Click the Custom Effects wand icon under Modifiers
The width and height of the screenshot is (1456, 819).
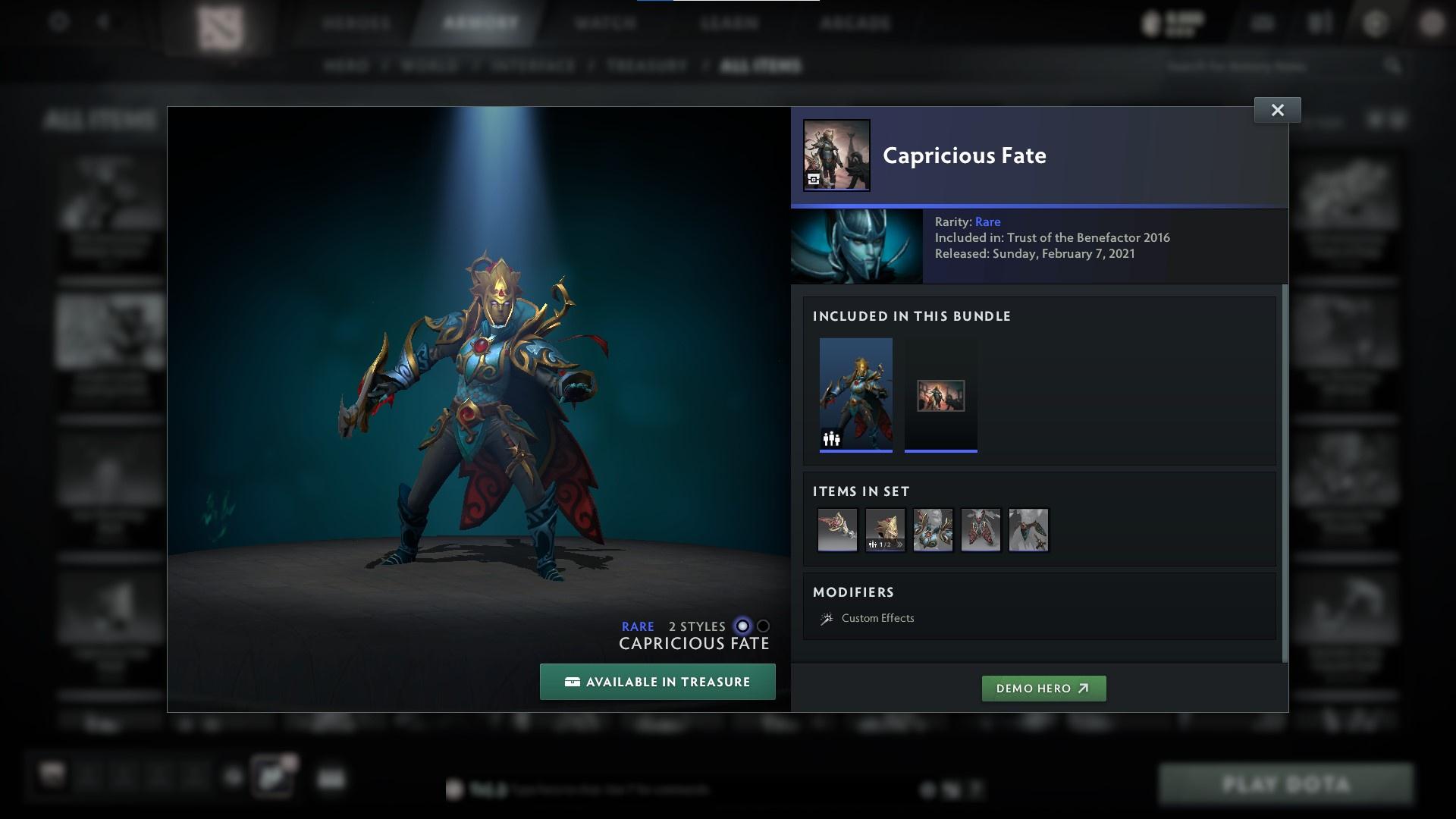tap(827, 618)
